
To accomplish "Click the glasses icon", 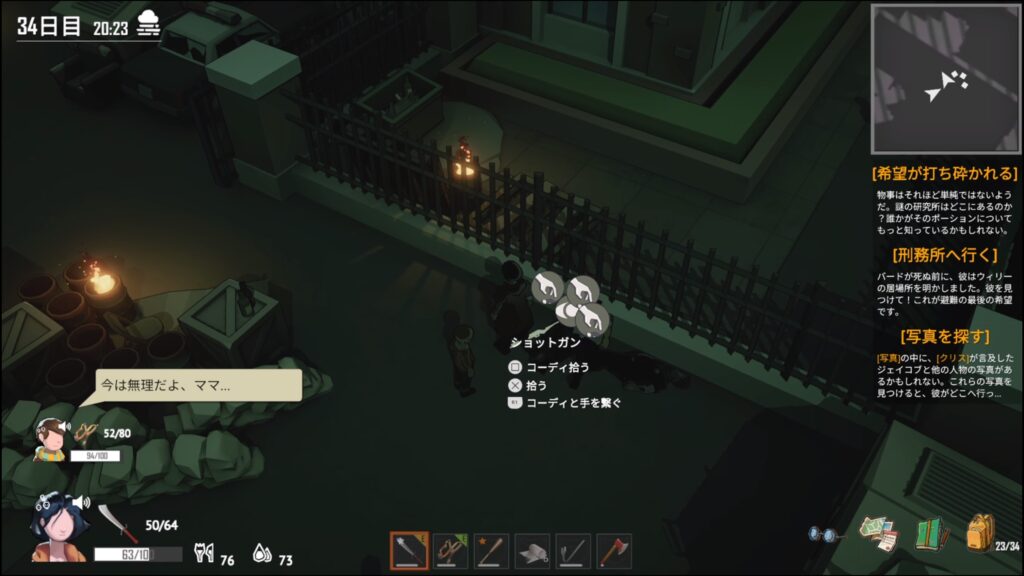I will 825,535.
